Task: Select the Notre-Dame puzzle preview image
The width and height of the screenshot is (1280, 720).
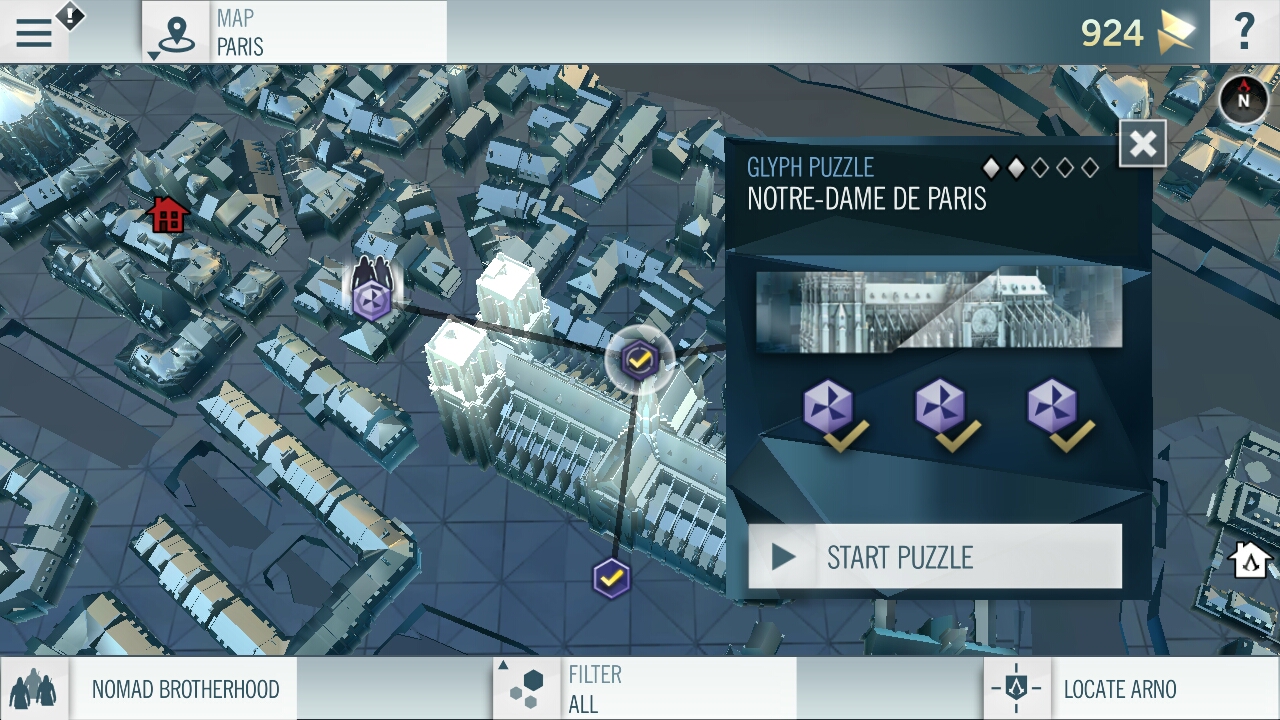Action: tap(939, 309)
